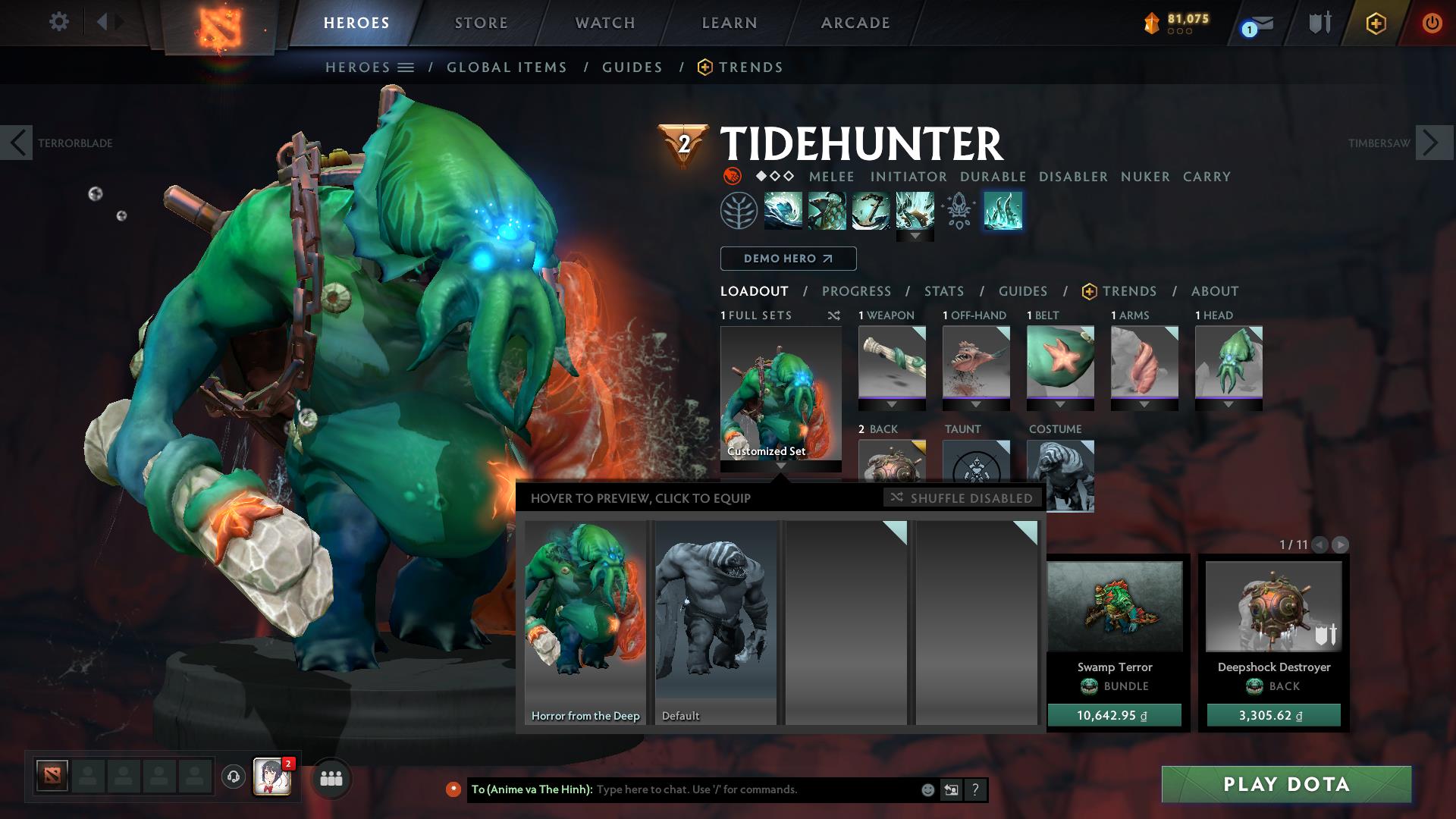
Task: Open the Ravage ability icon
Action: click(x=1003, y=212)
